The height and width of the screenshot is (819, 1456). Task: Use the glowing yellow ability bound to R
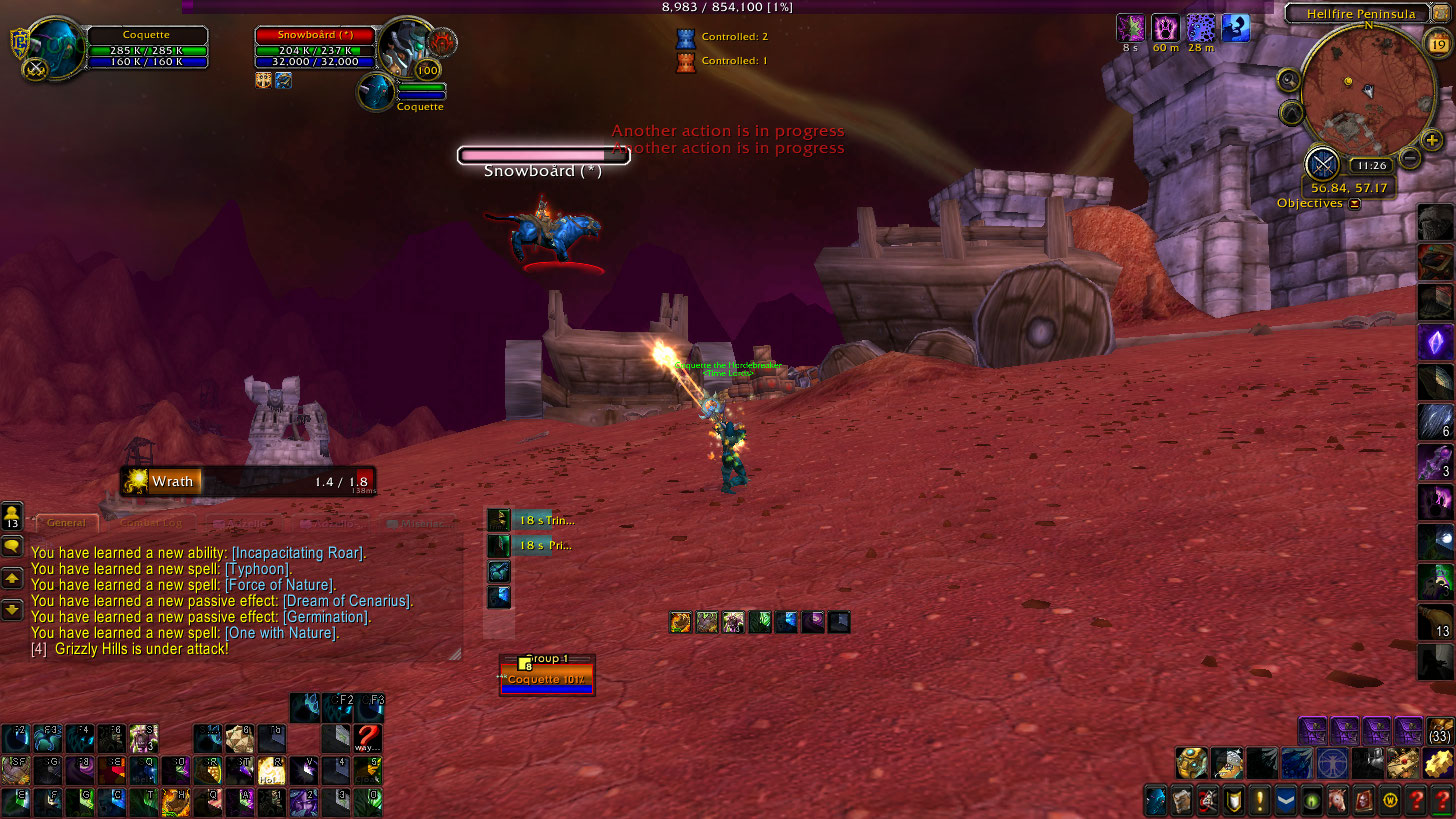(x=272, y=770)
